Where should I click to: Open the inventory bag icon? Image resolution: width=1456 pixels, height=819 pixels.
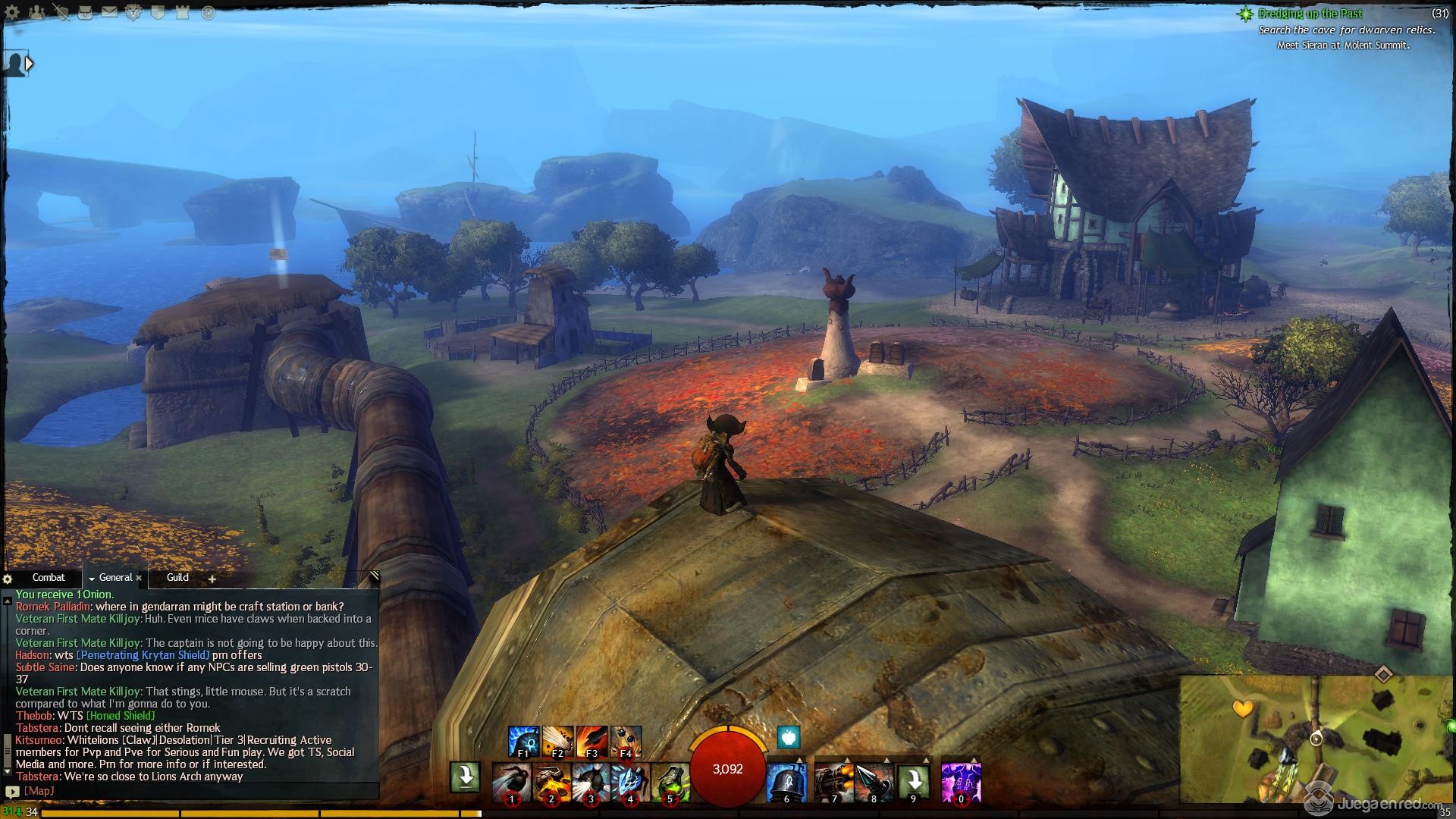84,12
